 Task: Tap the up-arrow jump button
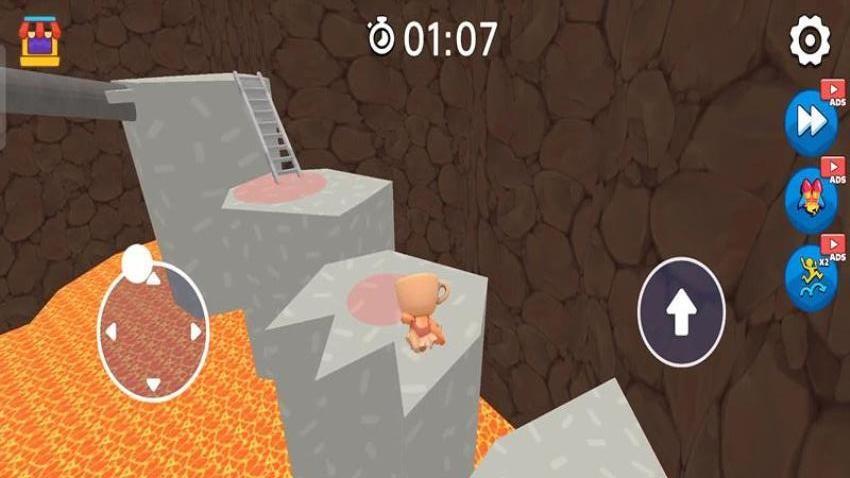coord(681,313)
